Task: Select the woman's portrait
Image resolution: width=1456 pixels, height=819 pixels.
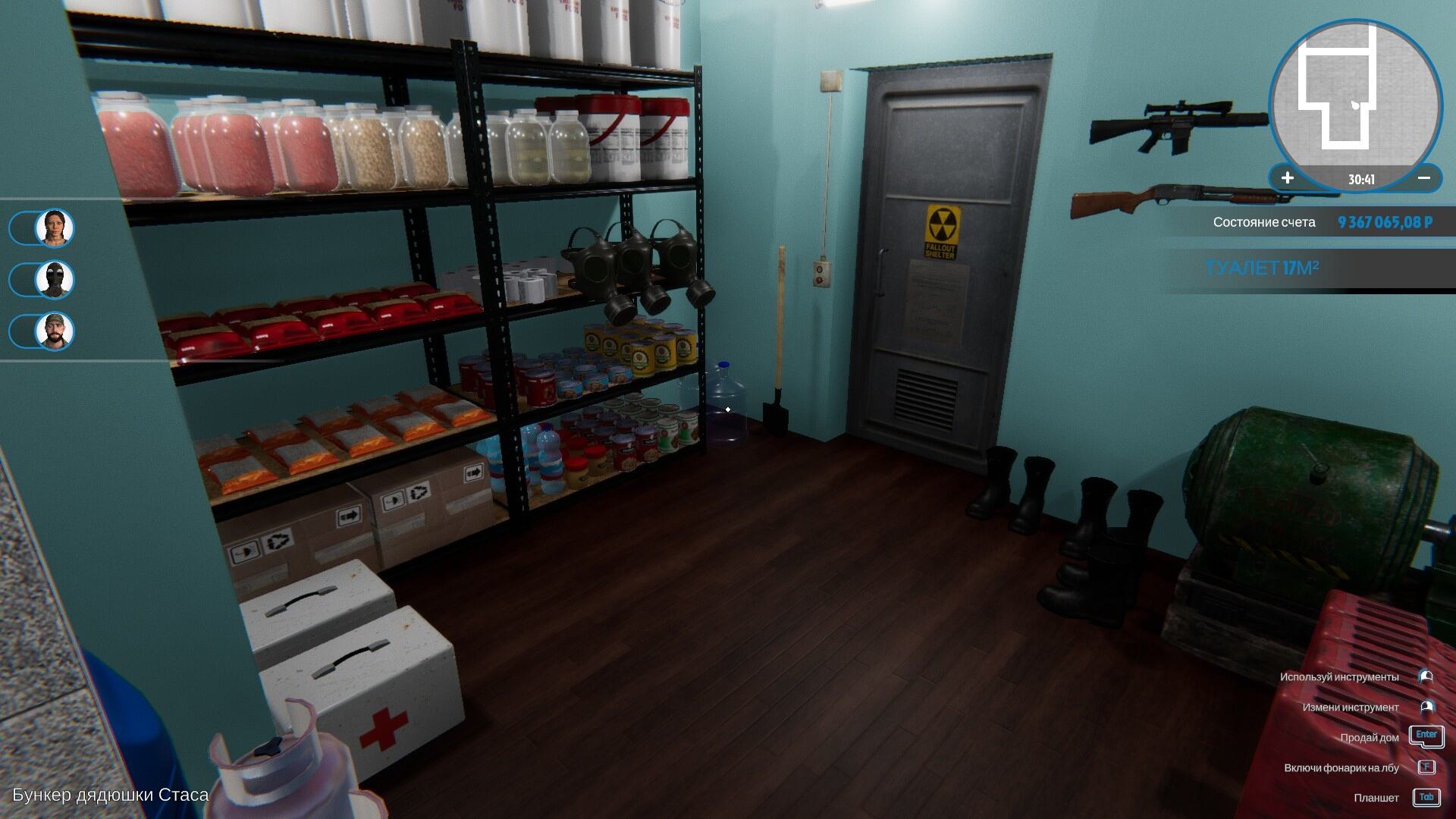Action: click(x=55, y=227)
